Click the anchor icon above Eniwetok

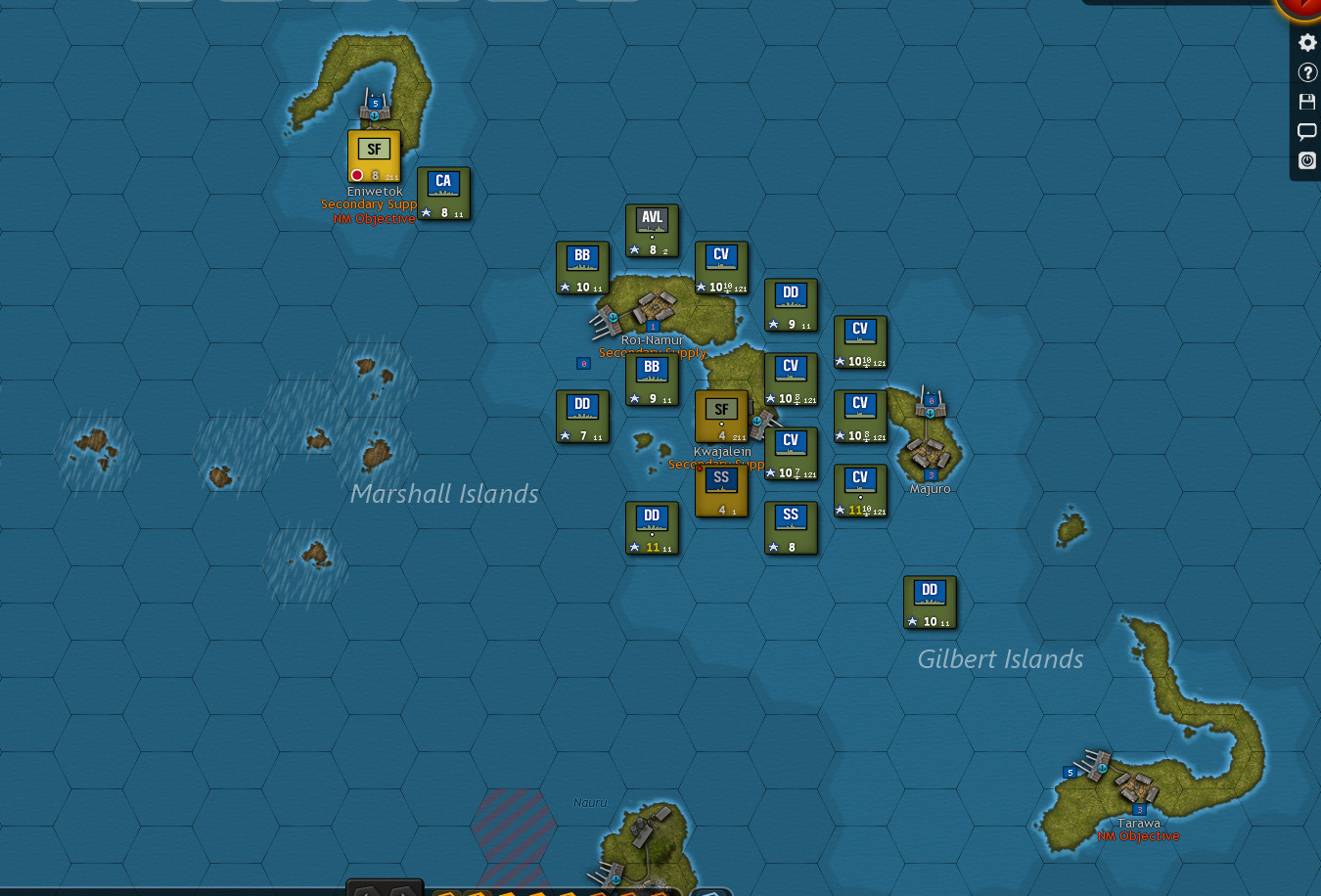tap(374, 113)
